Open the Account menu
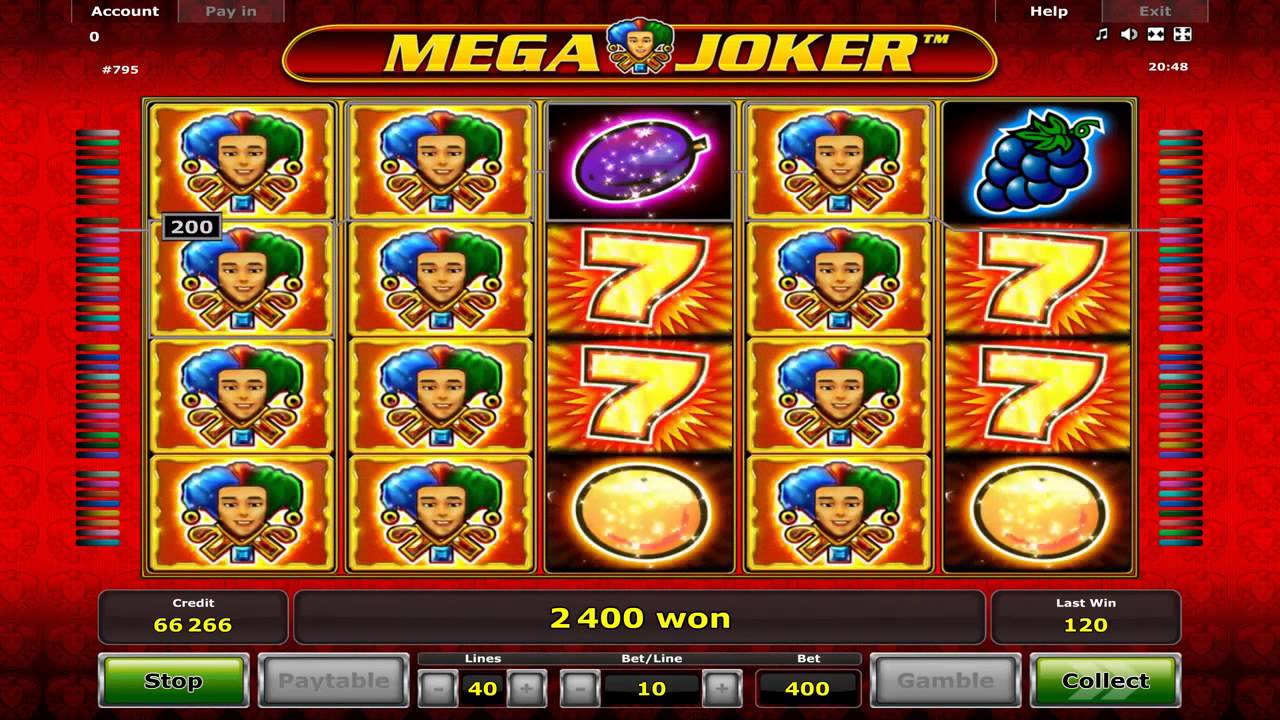1280x720 pixels. (125, 11)
